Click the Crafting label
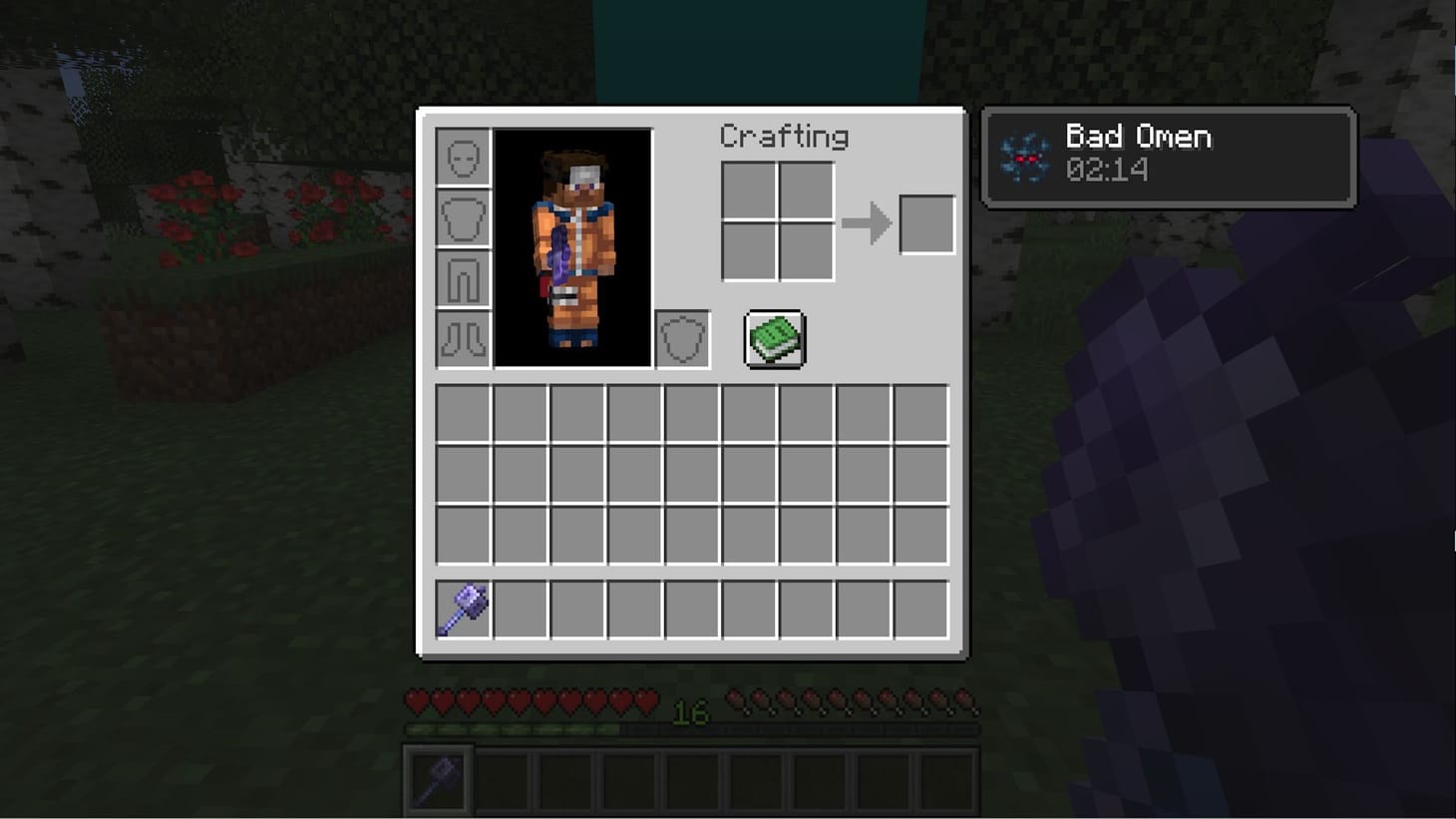Viewport: 1456px width, 819px height. pyautogui.click(x=785, y=137)
